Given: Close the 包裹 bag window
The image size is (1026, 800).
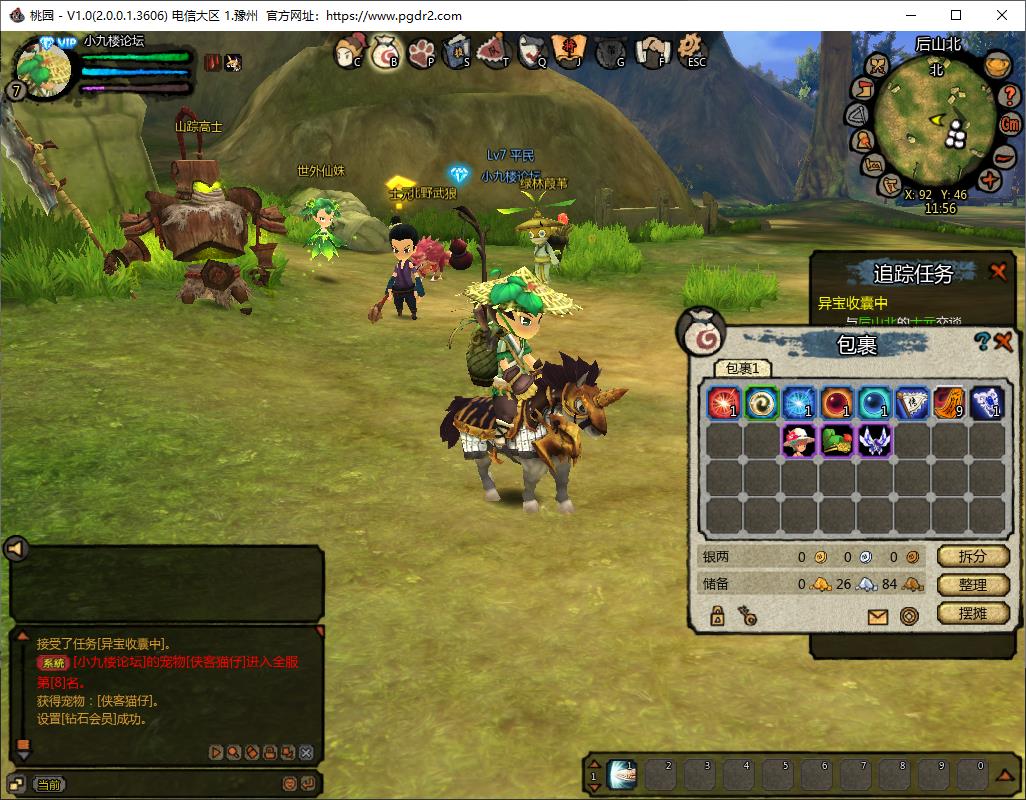Looking at the screenshot, I should click(1004, 342).
